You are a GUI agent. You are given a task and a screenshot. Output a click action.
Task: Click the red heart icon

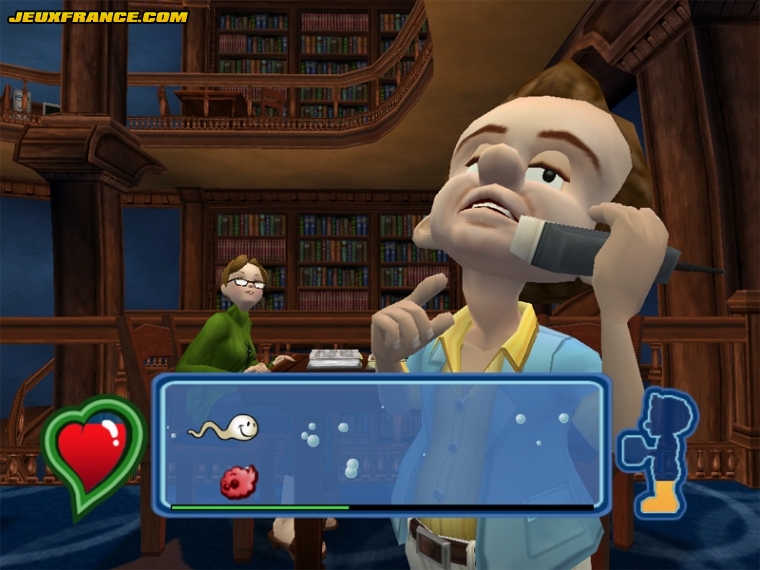coord(93,452)
